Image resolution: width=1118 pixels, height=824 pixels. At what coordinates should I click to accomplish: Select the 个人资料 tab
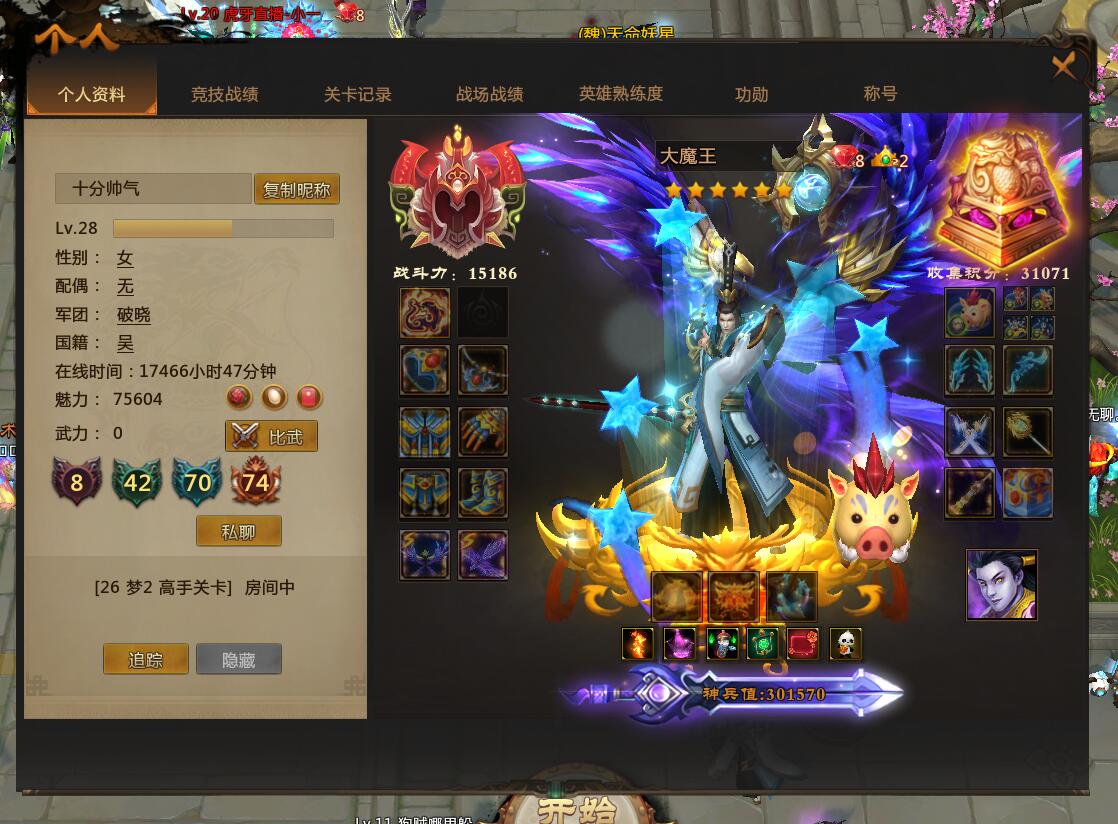click(92, 95)
